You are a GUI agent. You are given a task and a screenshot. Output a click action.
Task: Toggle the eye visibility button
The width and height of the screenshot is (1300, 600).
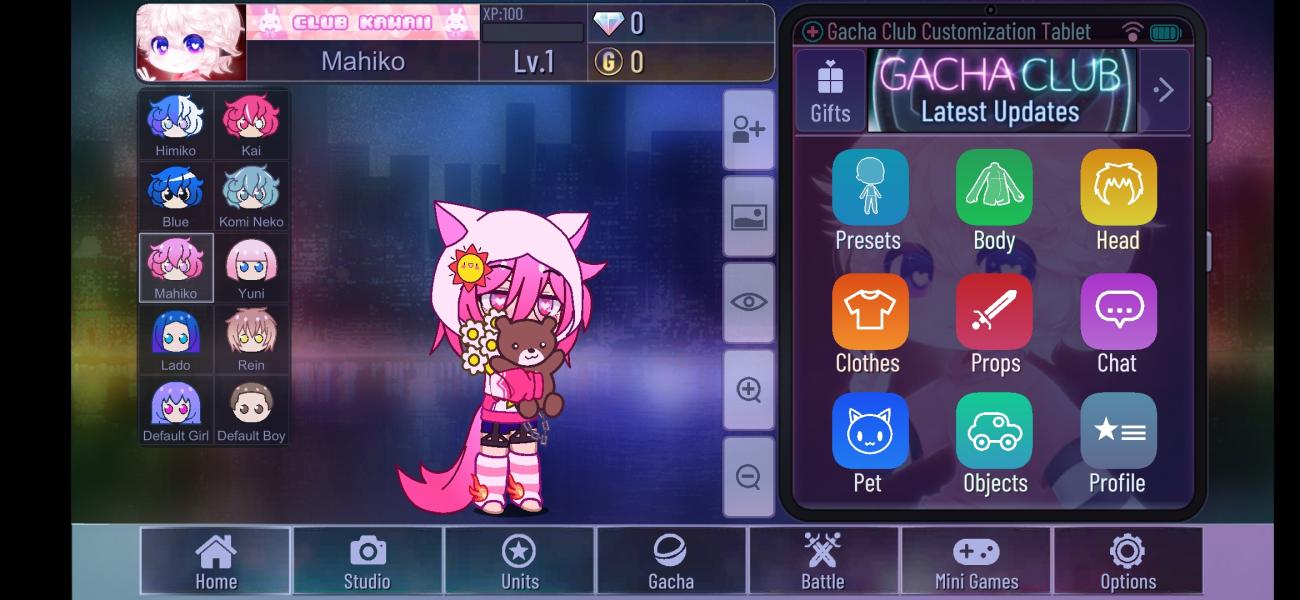(x=748, y=303)
